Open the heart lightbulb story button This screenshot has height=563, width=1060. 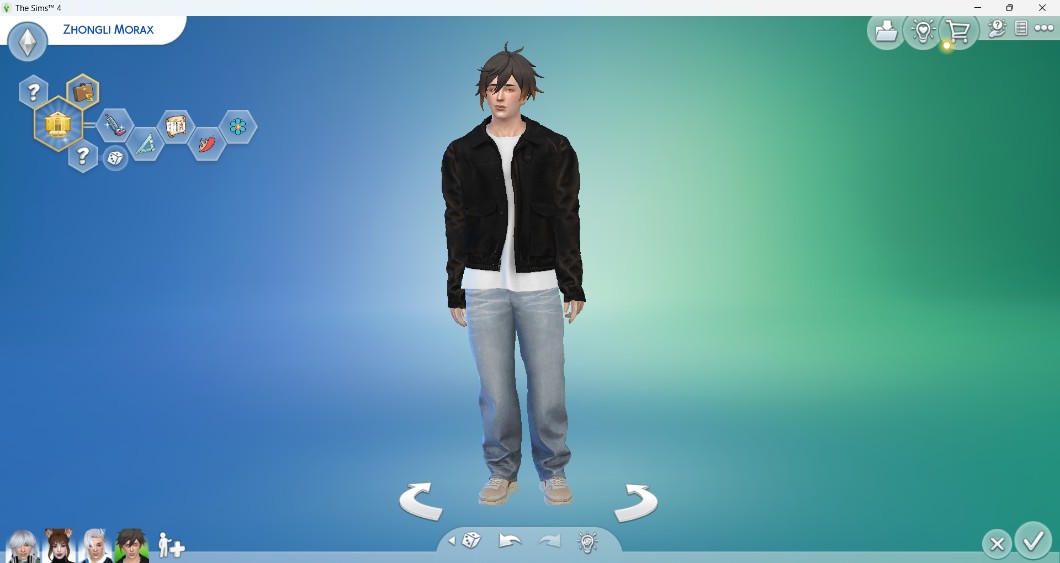click(x=922, y=32)
